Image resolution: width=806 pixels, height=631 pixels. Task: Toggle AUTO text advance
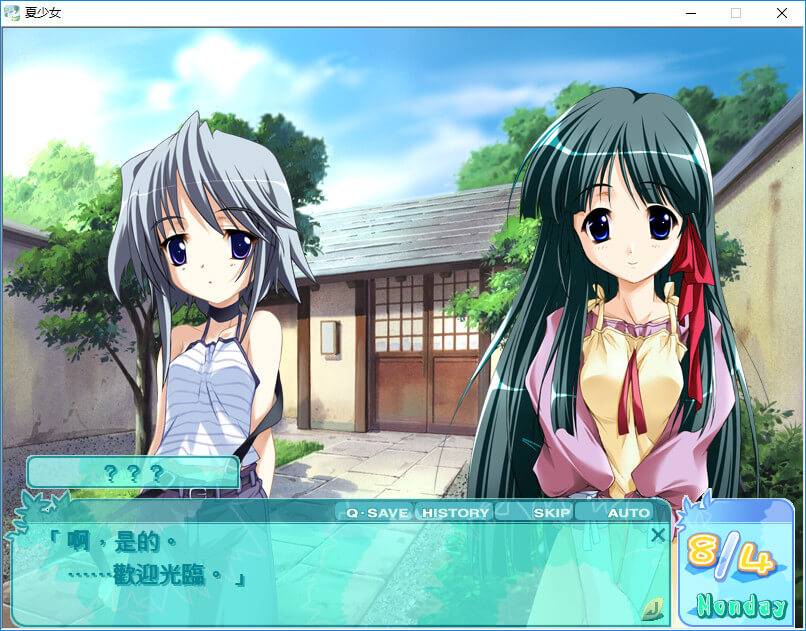628,513
